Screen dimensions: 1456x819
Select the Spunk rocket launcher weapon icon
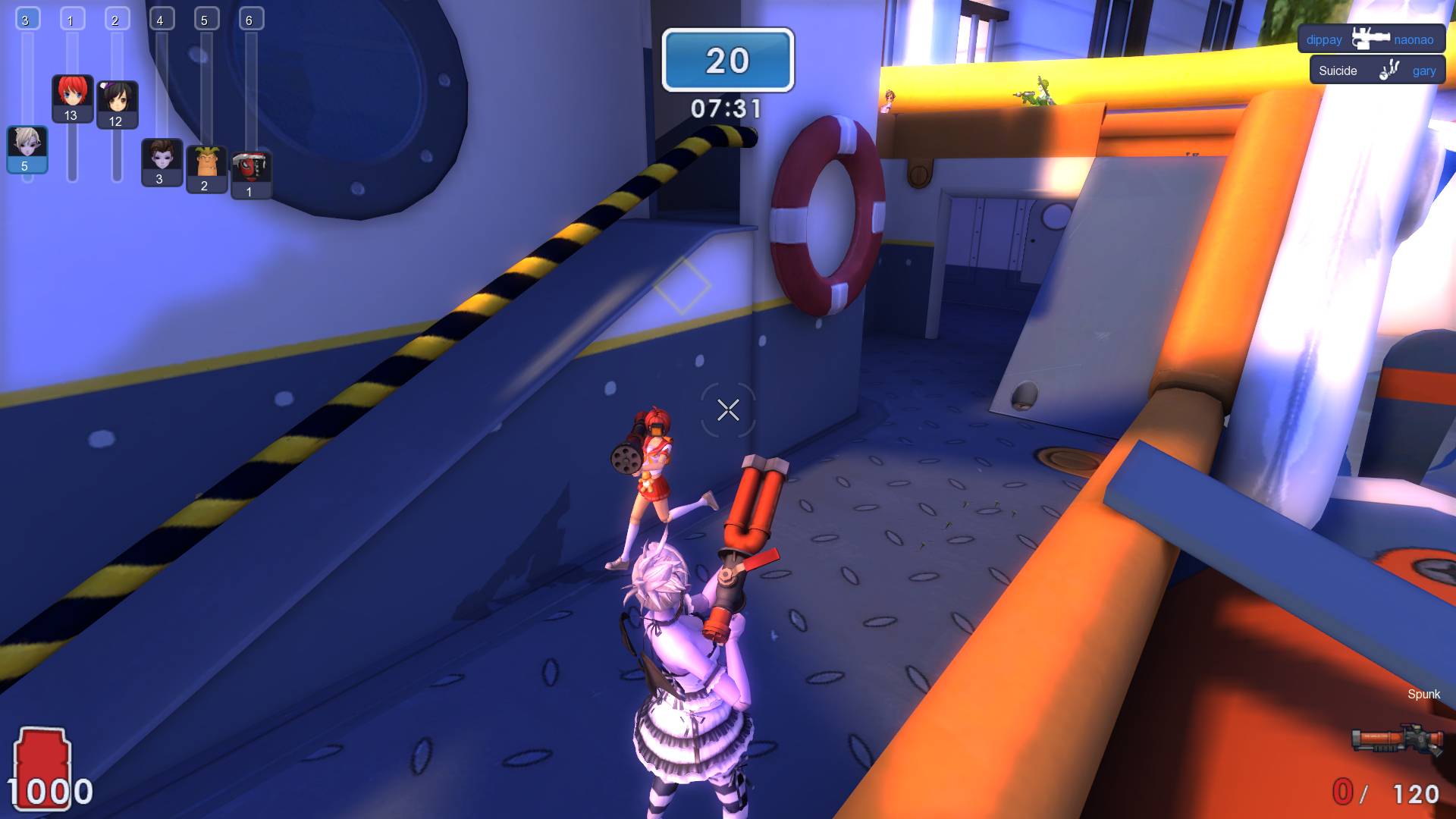(1397, 739)
